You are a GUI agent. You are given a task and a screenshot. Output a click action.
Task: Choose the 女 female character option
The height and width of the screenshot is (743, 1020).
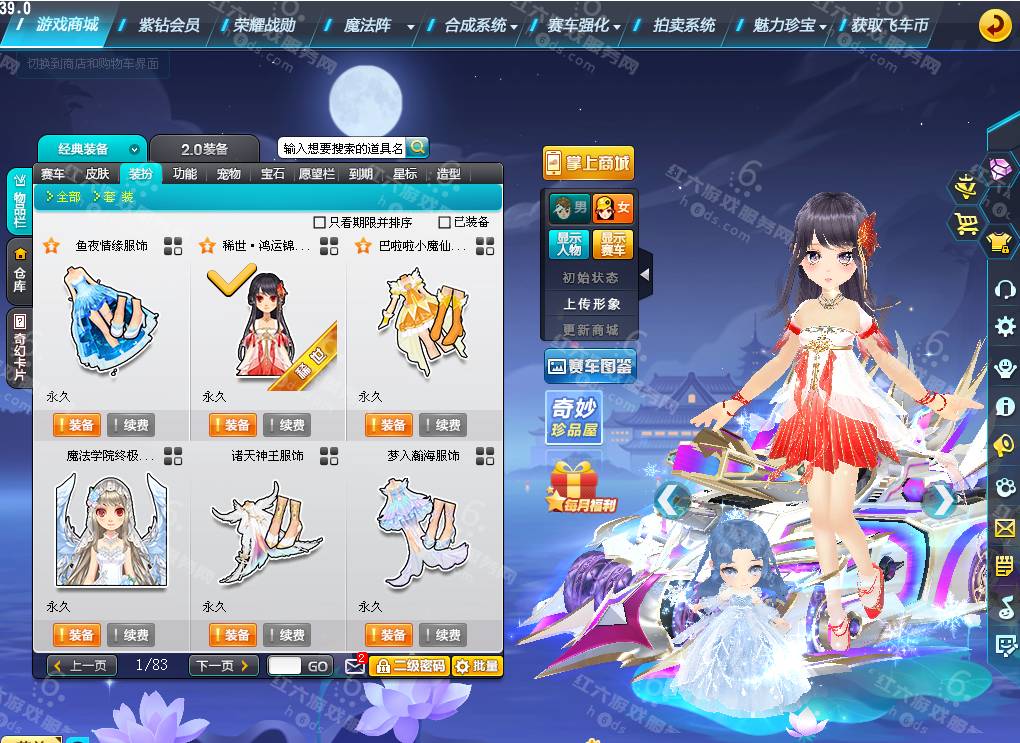(x=613, y=209)
